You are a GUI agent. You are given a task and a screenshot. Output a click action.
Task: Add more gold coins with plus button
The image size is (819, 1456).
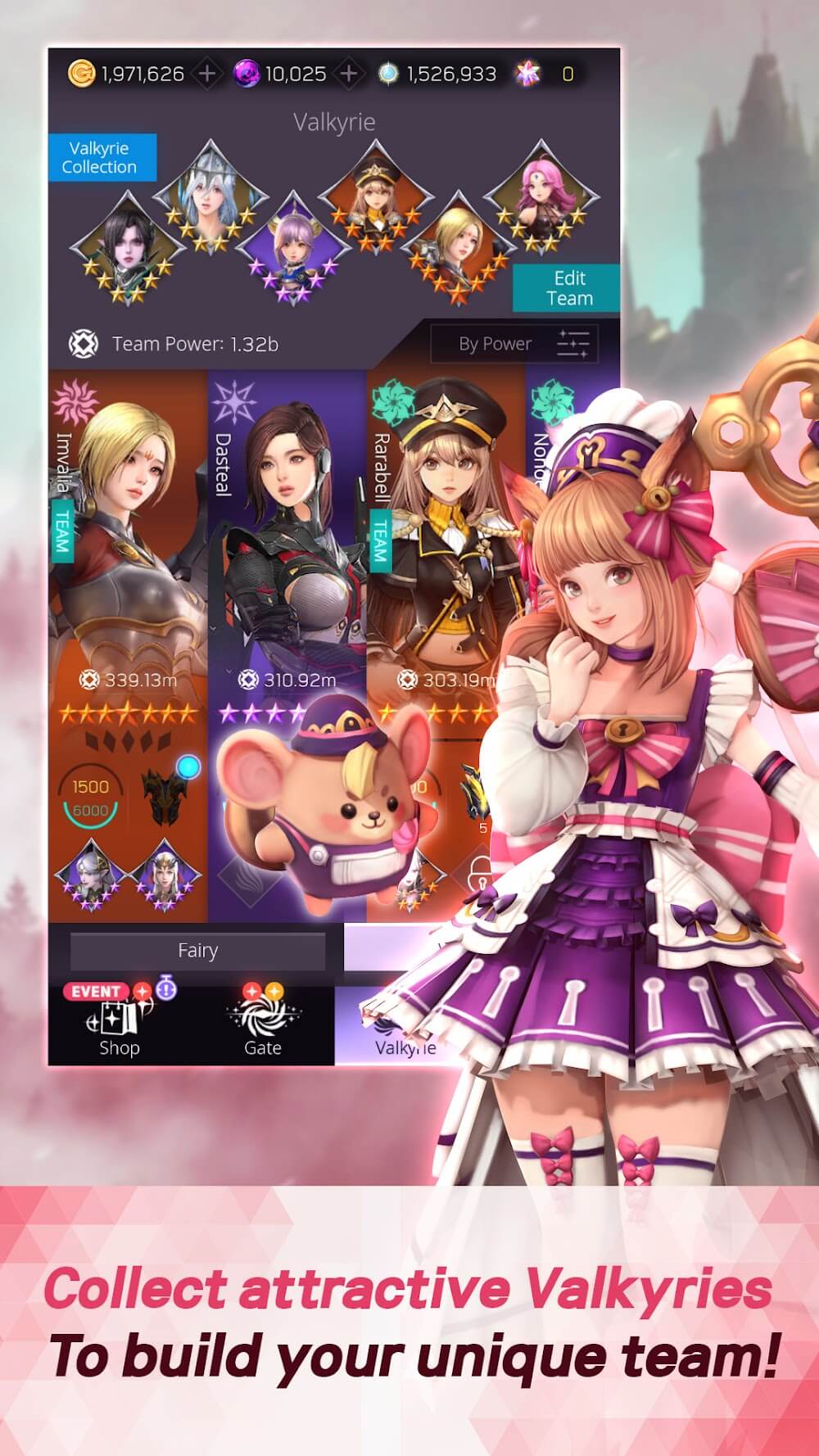pos(207,74)
